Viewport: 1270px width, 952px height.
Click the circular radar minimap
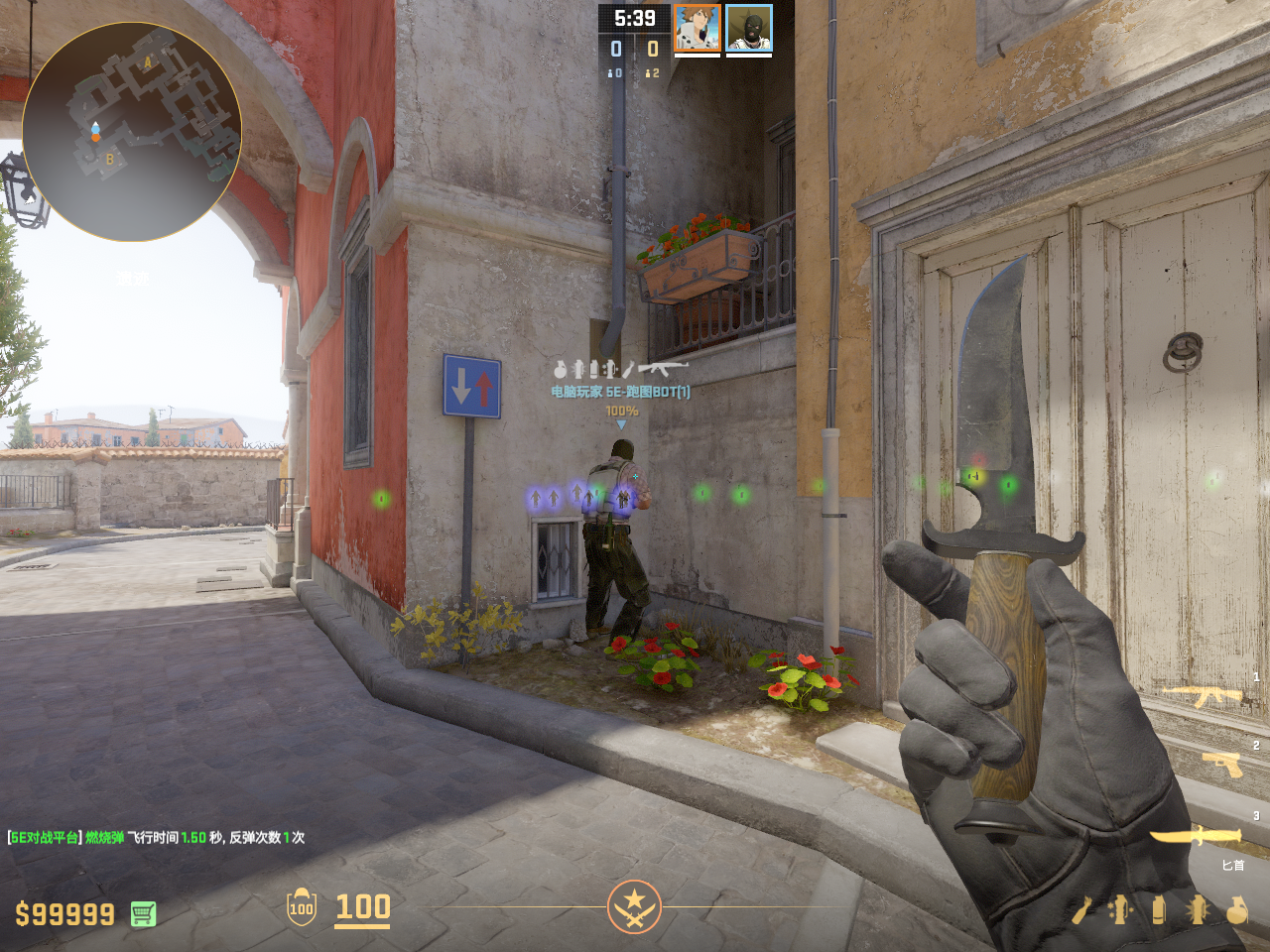pos(131,132)
